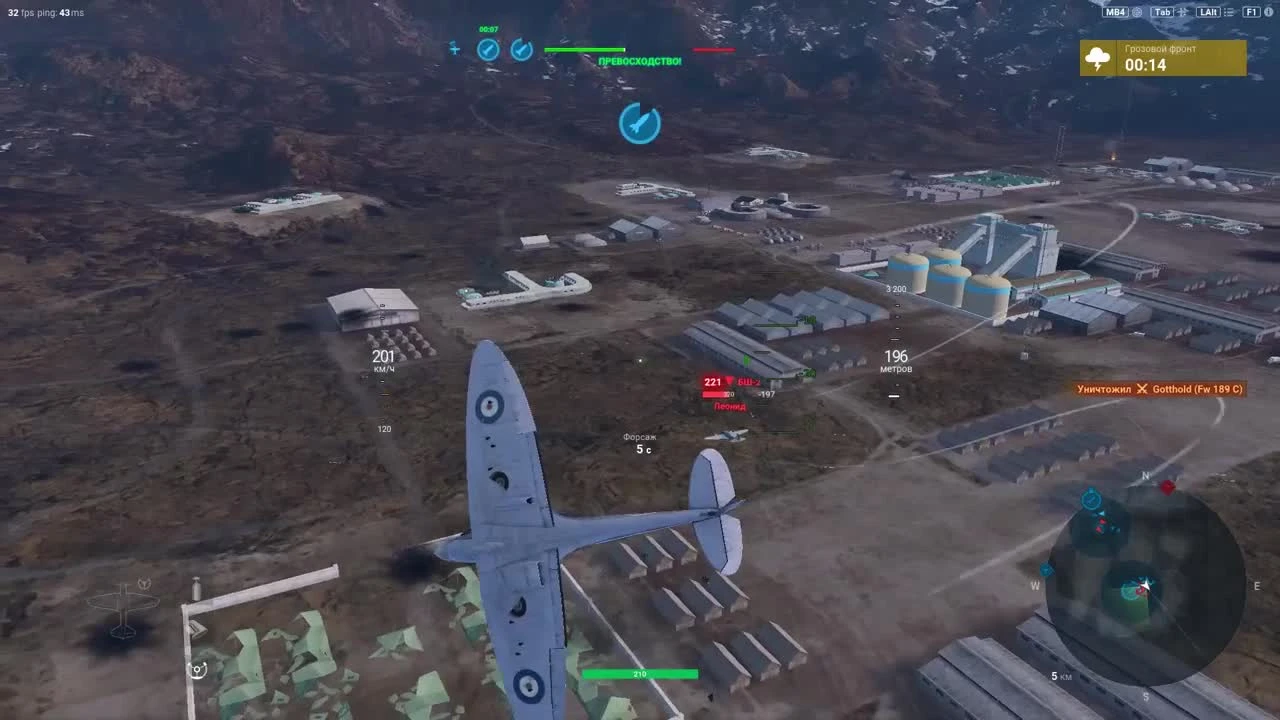
Task: Click the globe icon next to the MB4 hint
Action: [x=1137, y=12]
